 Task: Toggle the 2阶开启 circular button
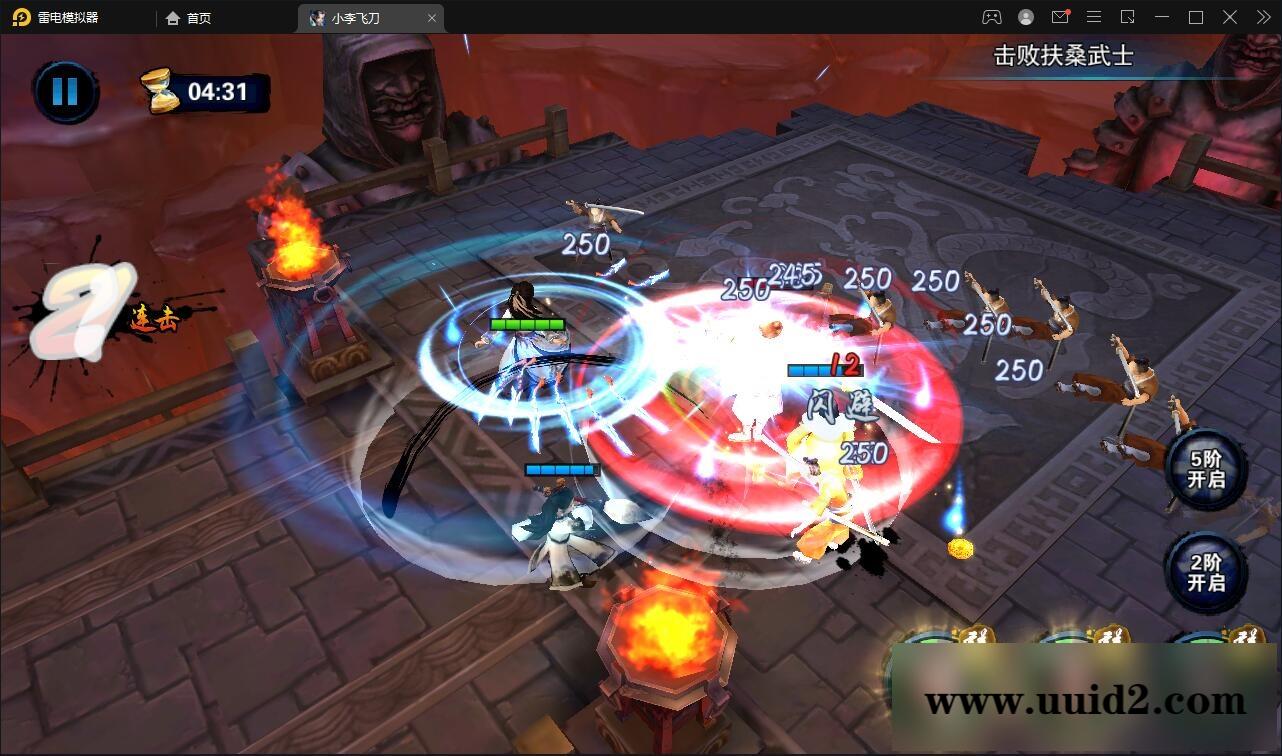pyautogui.click(x=1204, y=574)
